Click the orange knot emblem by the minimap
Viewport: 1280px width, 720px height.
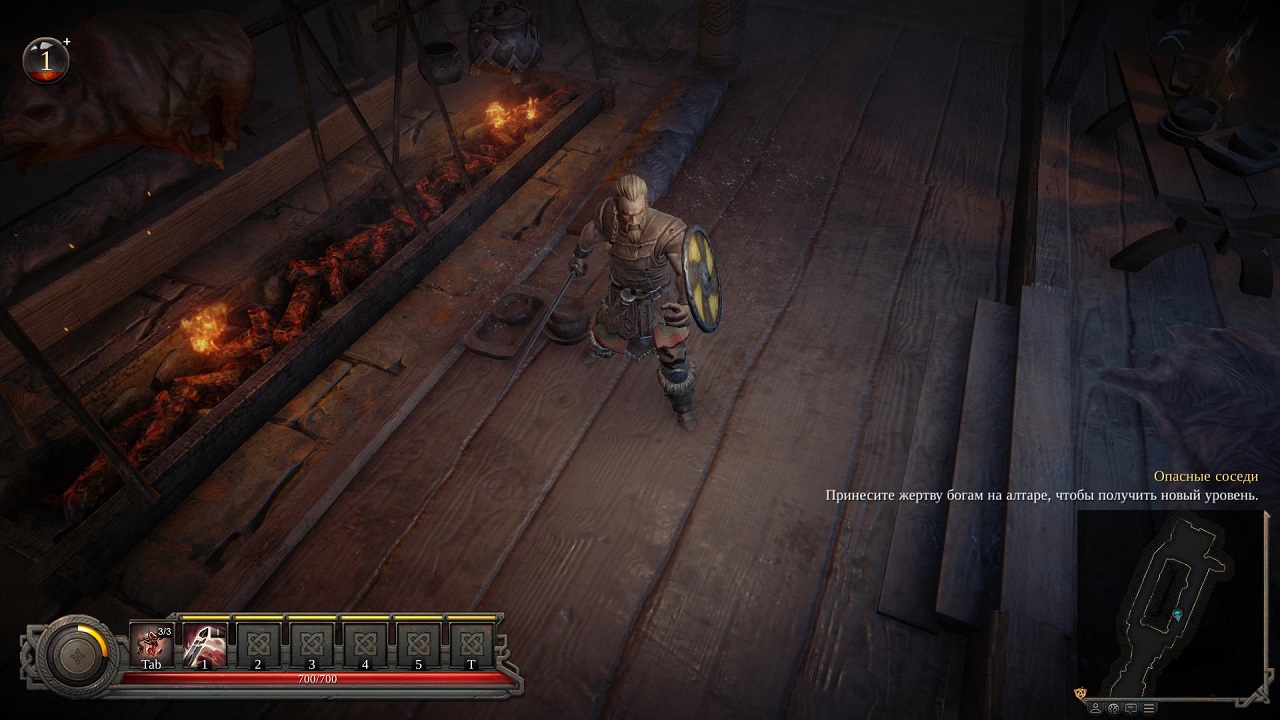tap(1080, 692)
